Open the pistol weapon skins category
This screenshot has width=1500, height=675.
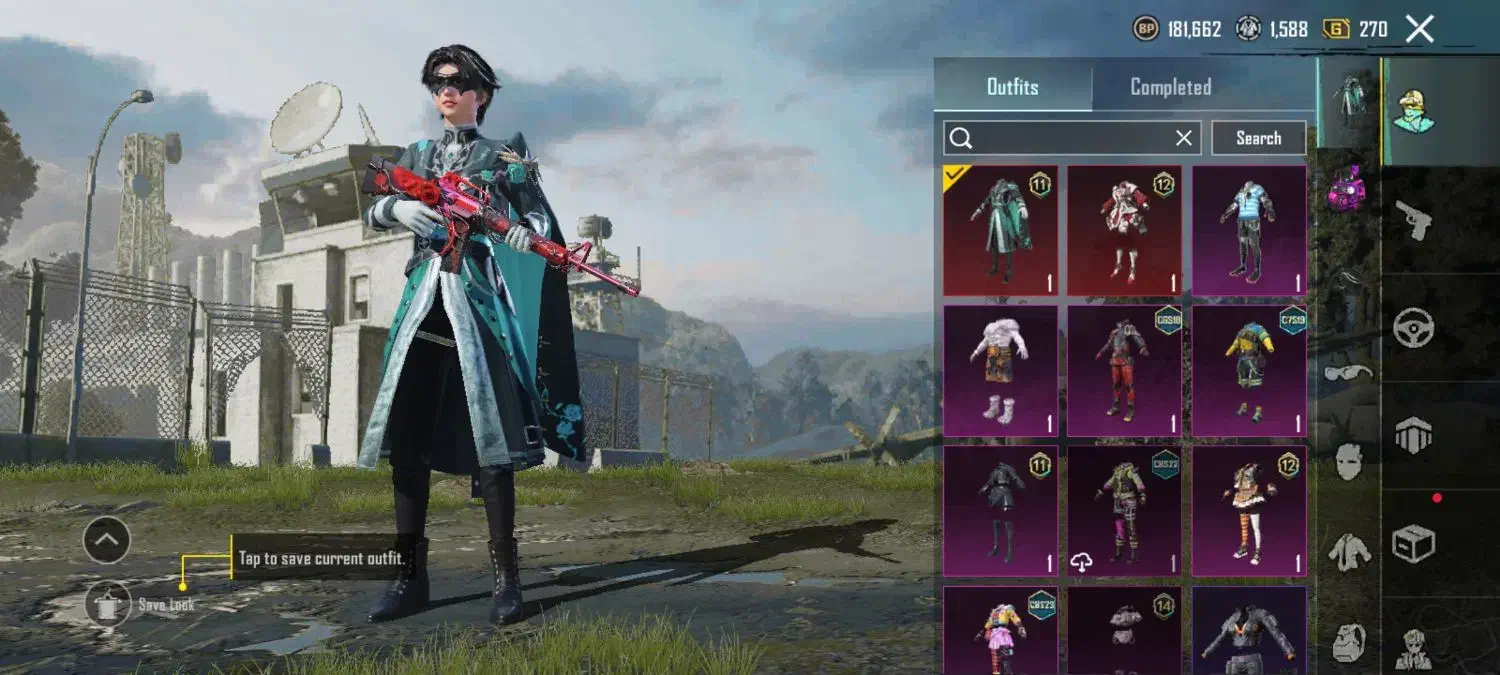1413,220
